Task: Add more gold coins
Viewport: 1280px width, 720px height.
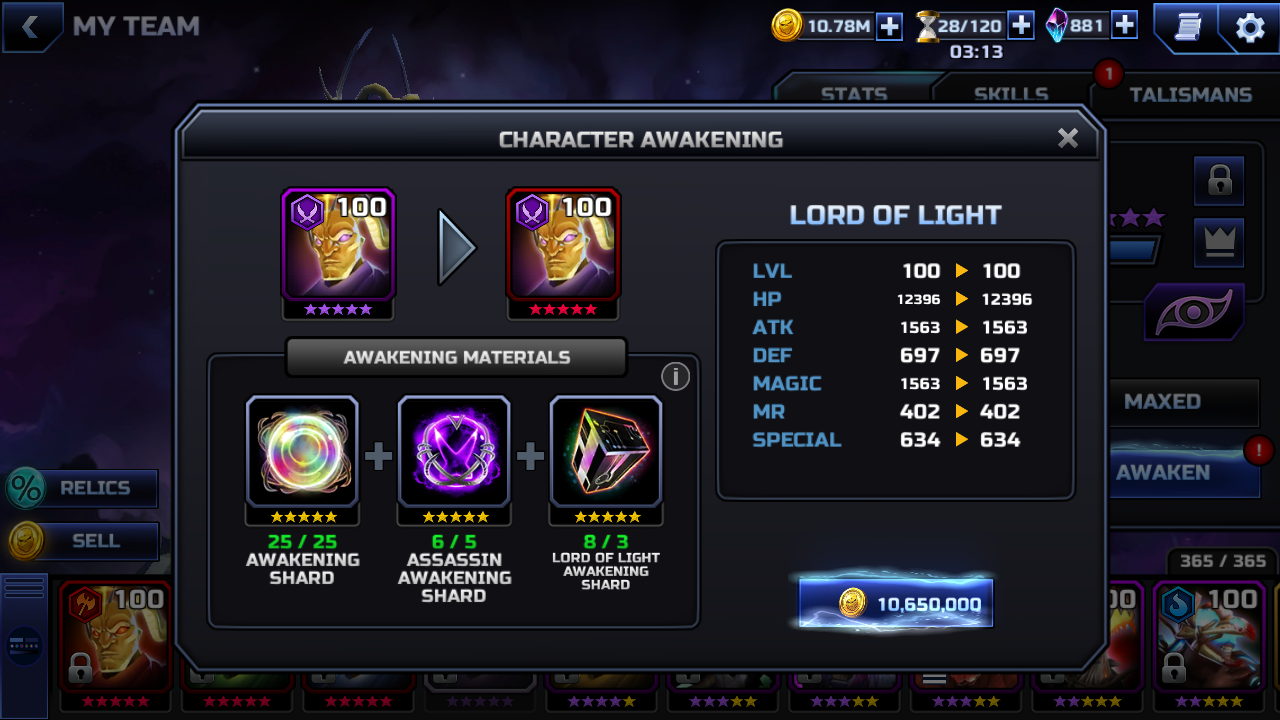Action: click(889, 26)
